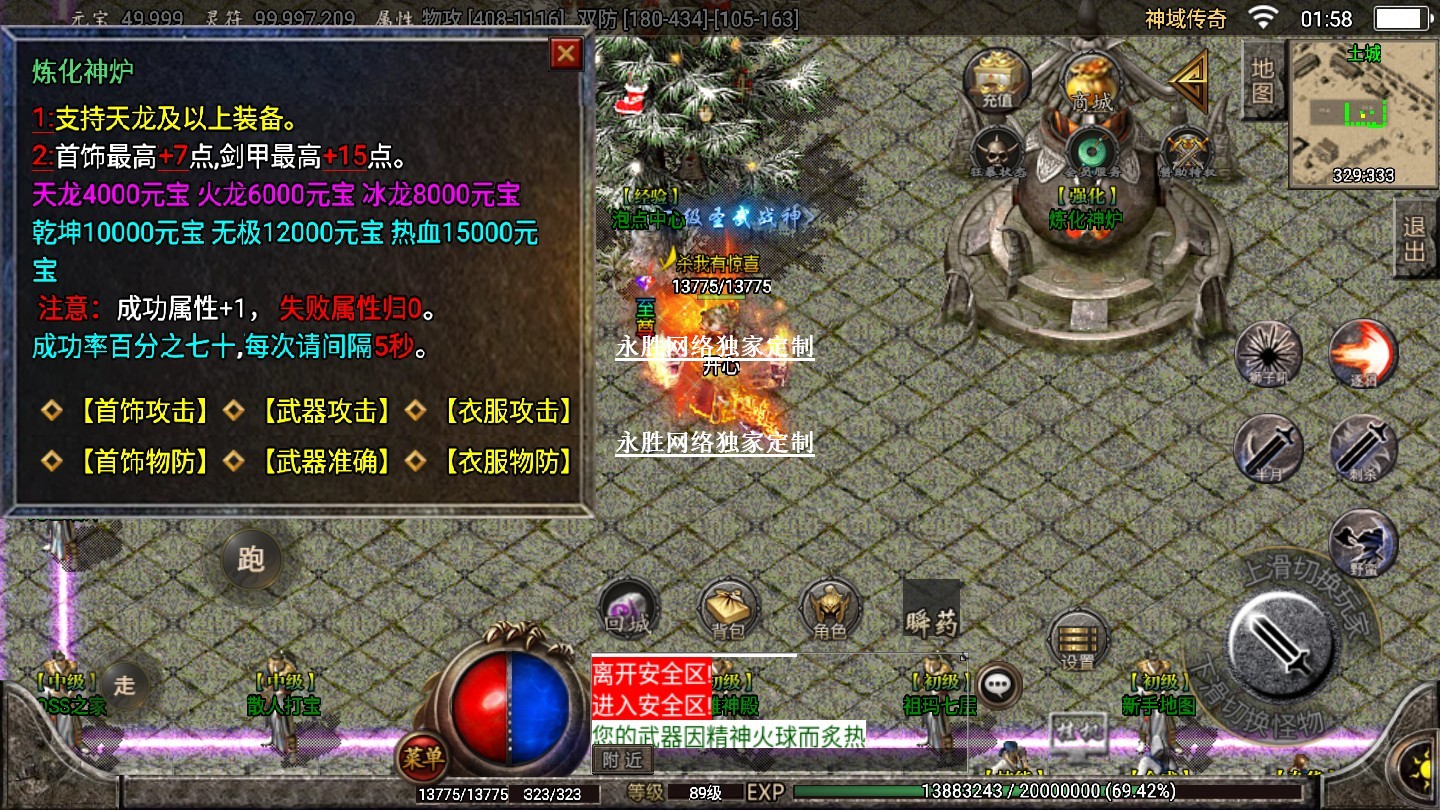Open the 设置 settings
Image resolution: width=1440 pixels, height=810 pixels.
(1078, 640)
